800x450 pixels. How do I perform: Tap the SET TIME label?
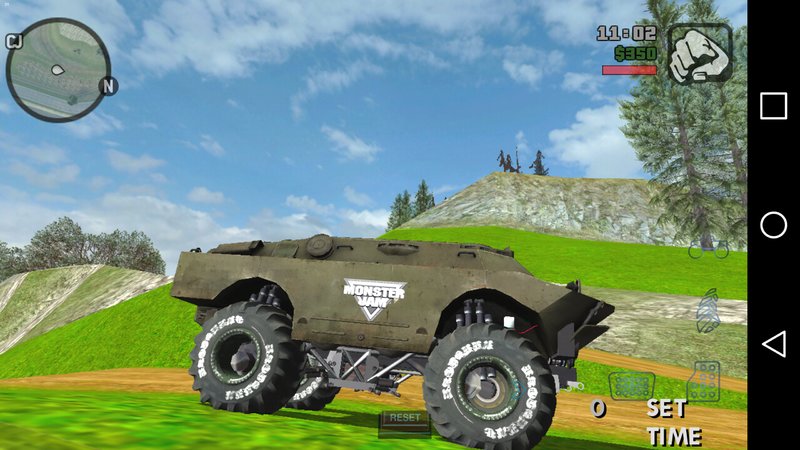pos(672,422)
